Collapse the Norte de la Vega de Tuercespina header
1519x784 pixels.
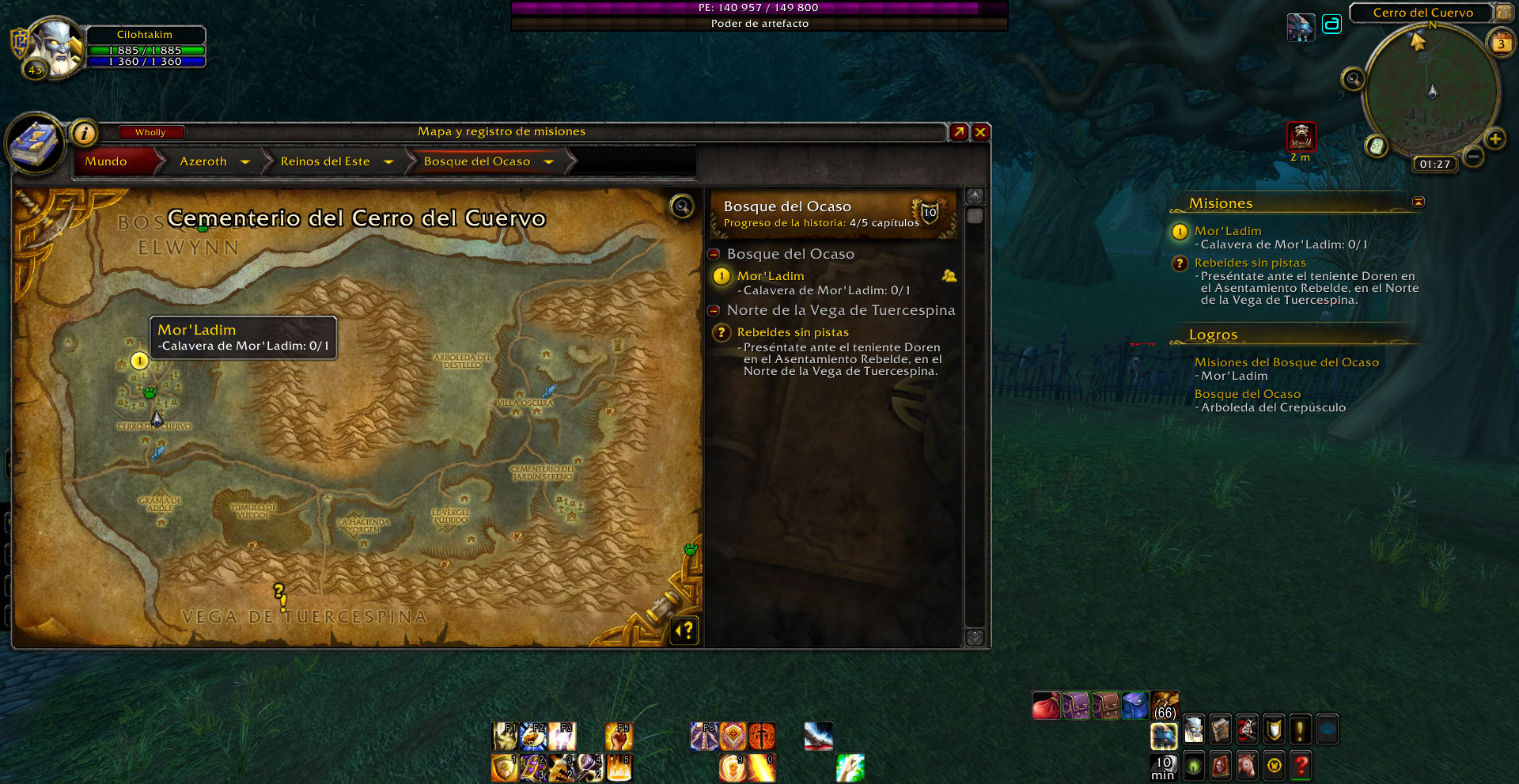pyautogui.click(x=714, y=310)
